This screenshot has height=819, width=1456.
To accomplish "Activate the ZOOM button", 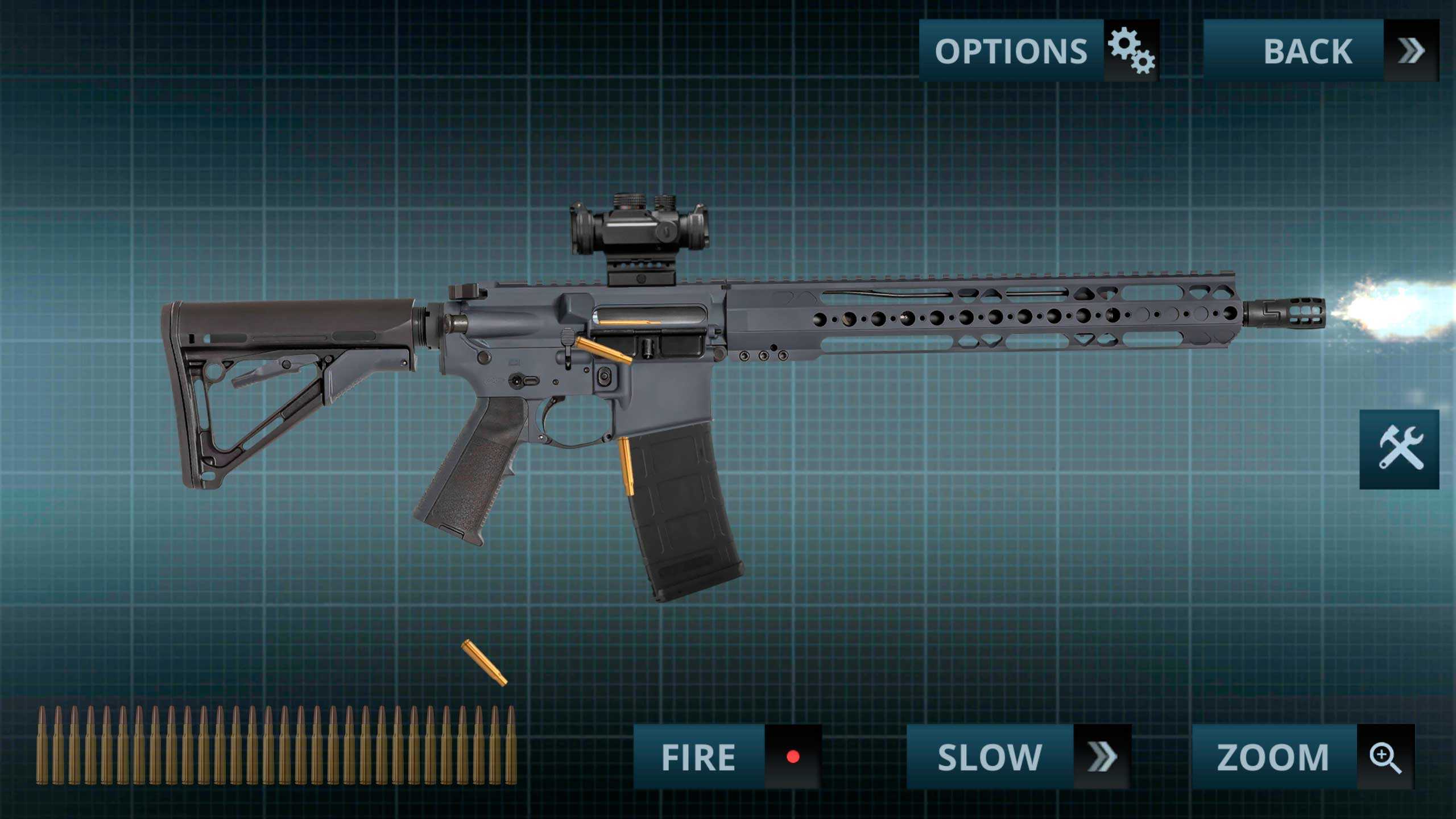I will coord(1302,756).
